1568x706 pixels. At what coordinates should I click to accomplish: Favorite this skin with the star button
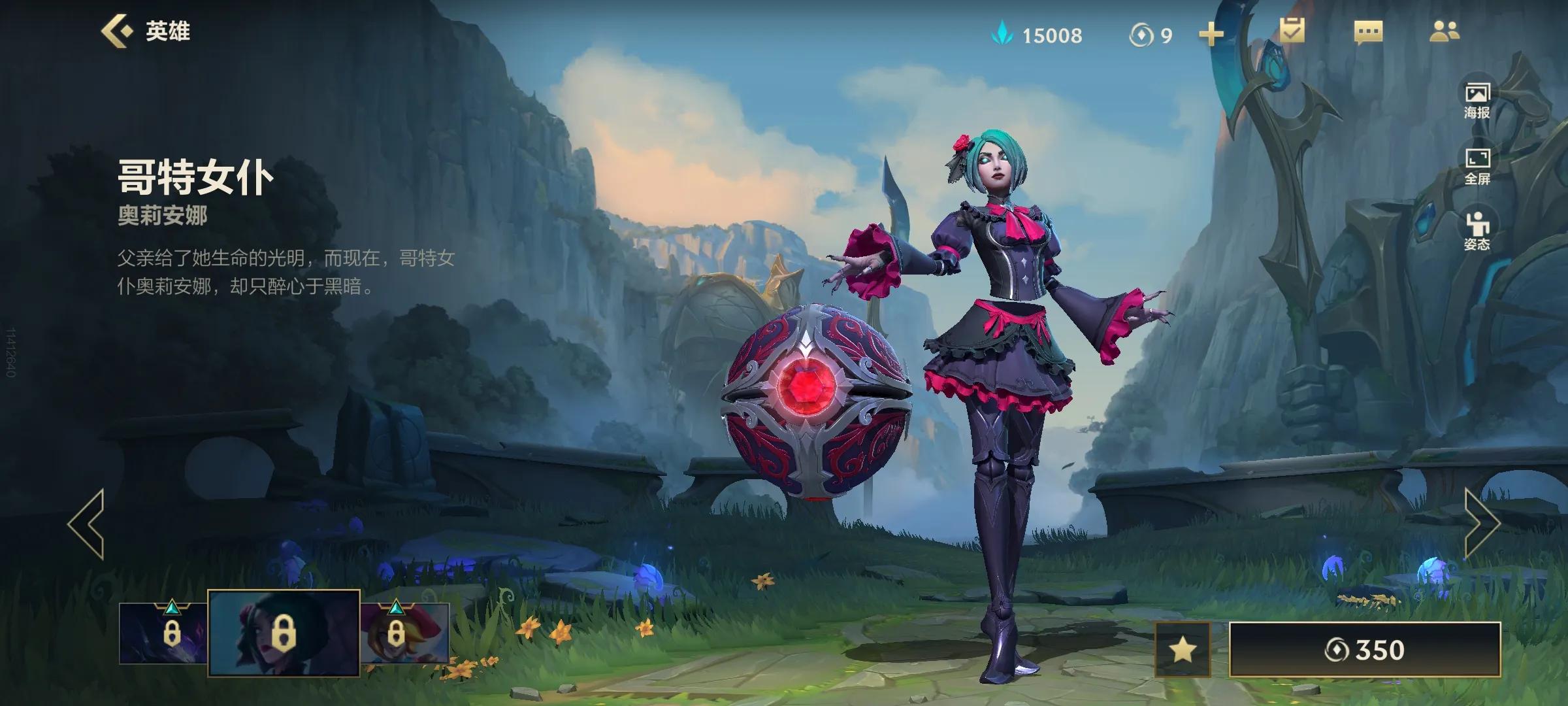(x=1183, y=650)
